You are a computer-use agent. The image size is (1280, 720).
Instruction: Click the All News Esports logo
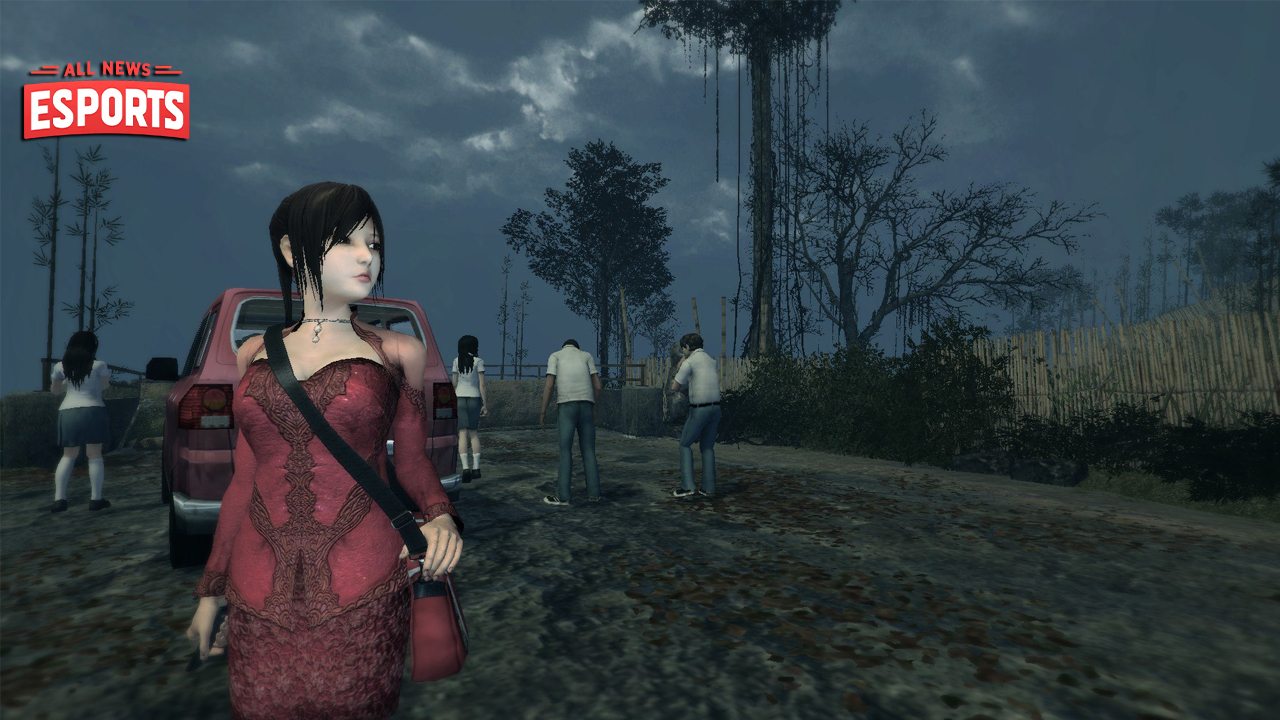[106, 100]
